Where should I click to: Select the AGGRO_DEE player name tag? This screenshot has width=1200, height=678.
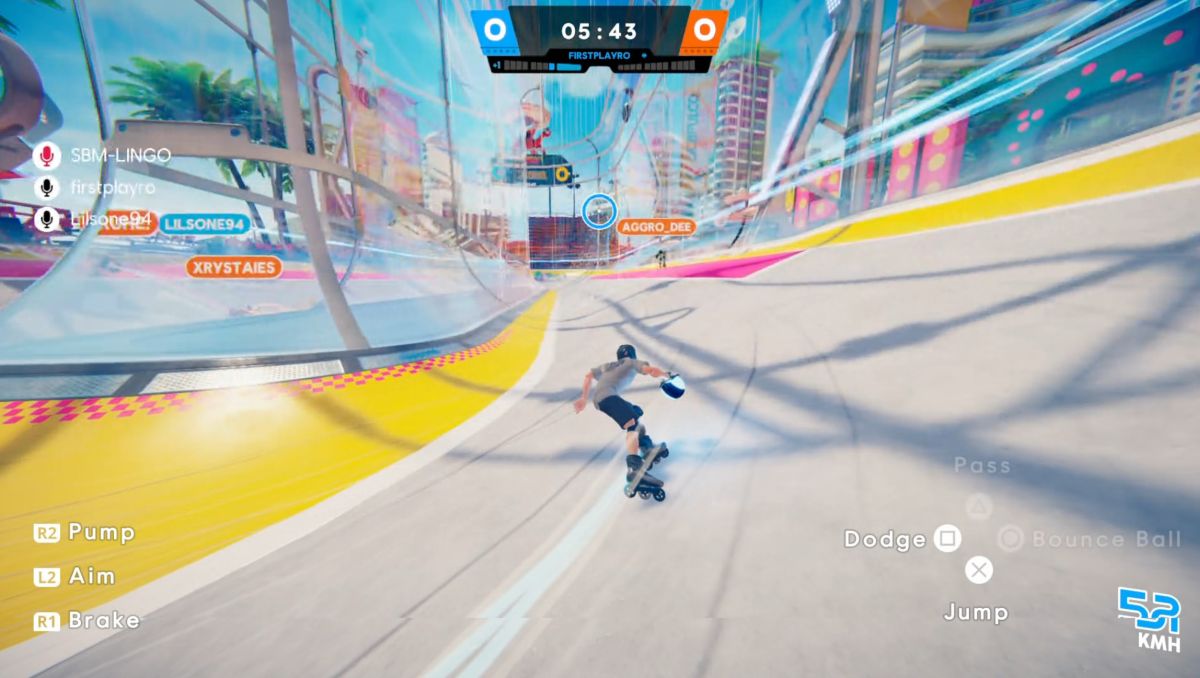(x=655, y=227)
